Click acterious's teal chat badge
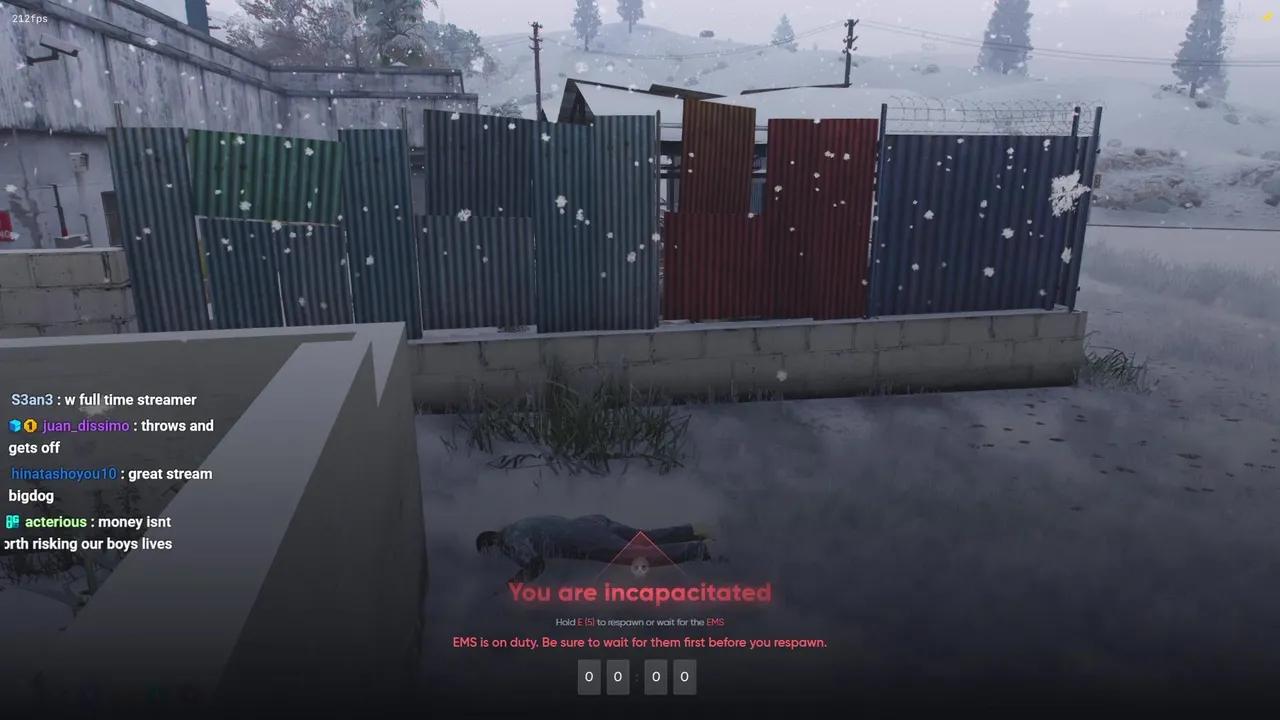The width and height of the screenshot is (1280, 720). (12, 521)
